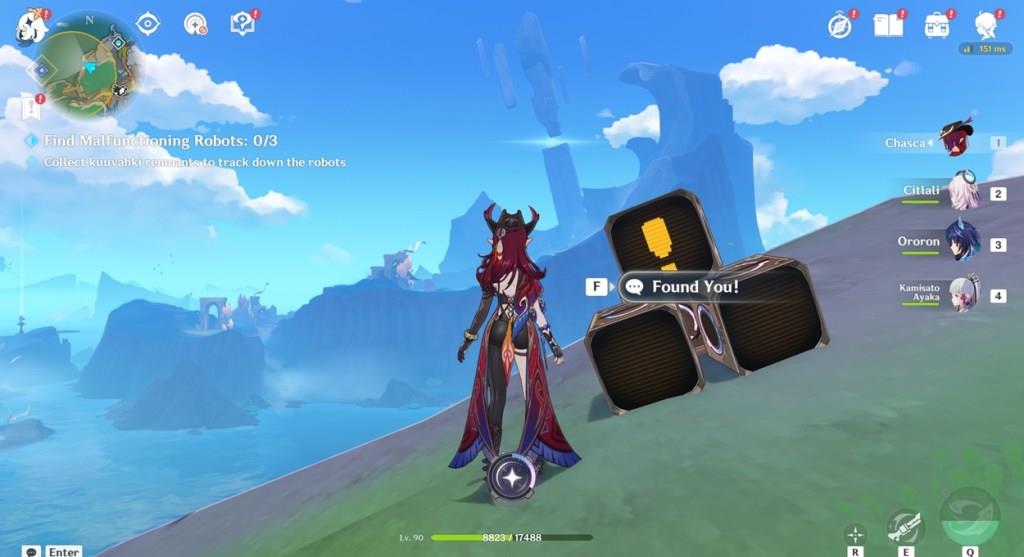Viewport: 1024px width, 557px height.
Task: Switch to party member Ororon
Action: coord(963,243)
